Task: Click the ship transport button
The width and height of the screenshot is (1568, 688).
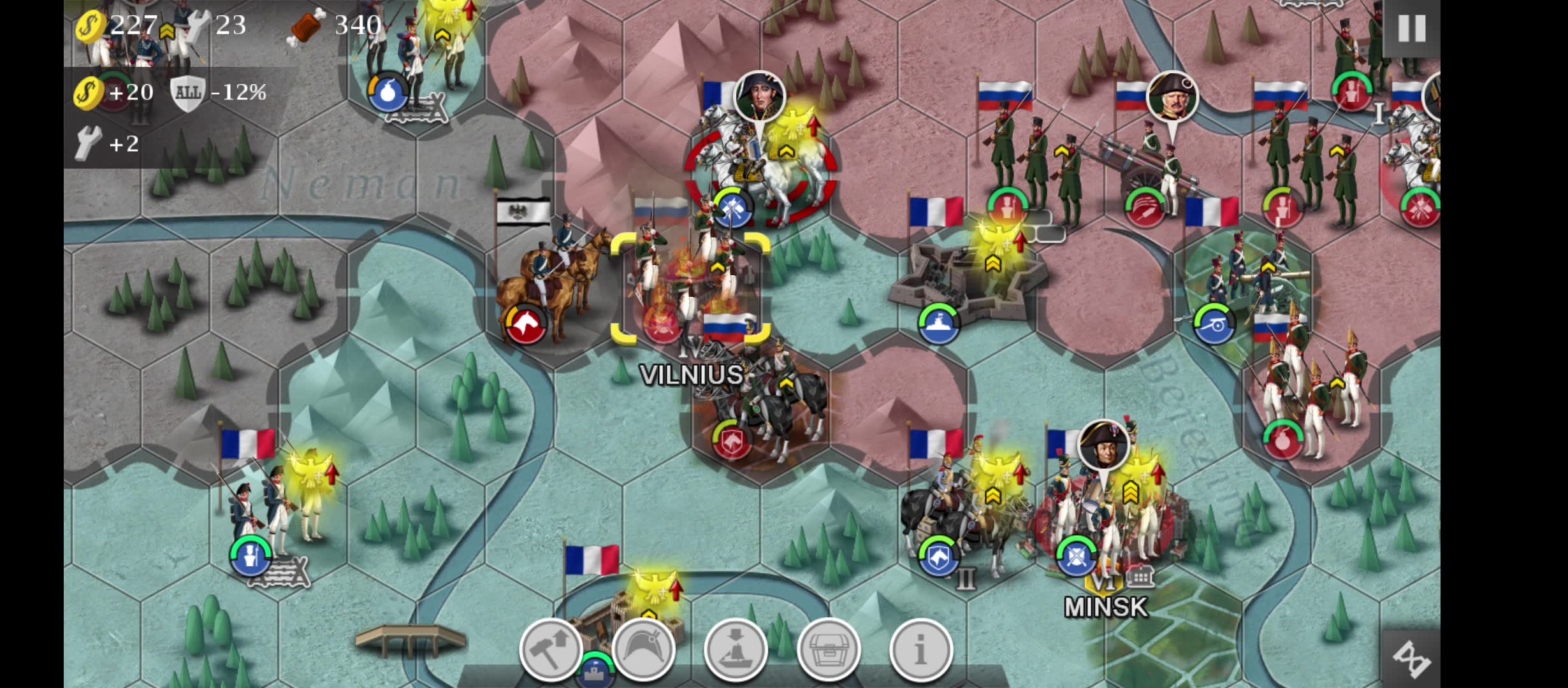Action: pyautogui.click(x=736, y=650)
